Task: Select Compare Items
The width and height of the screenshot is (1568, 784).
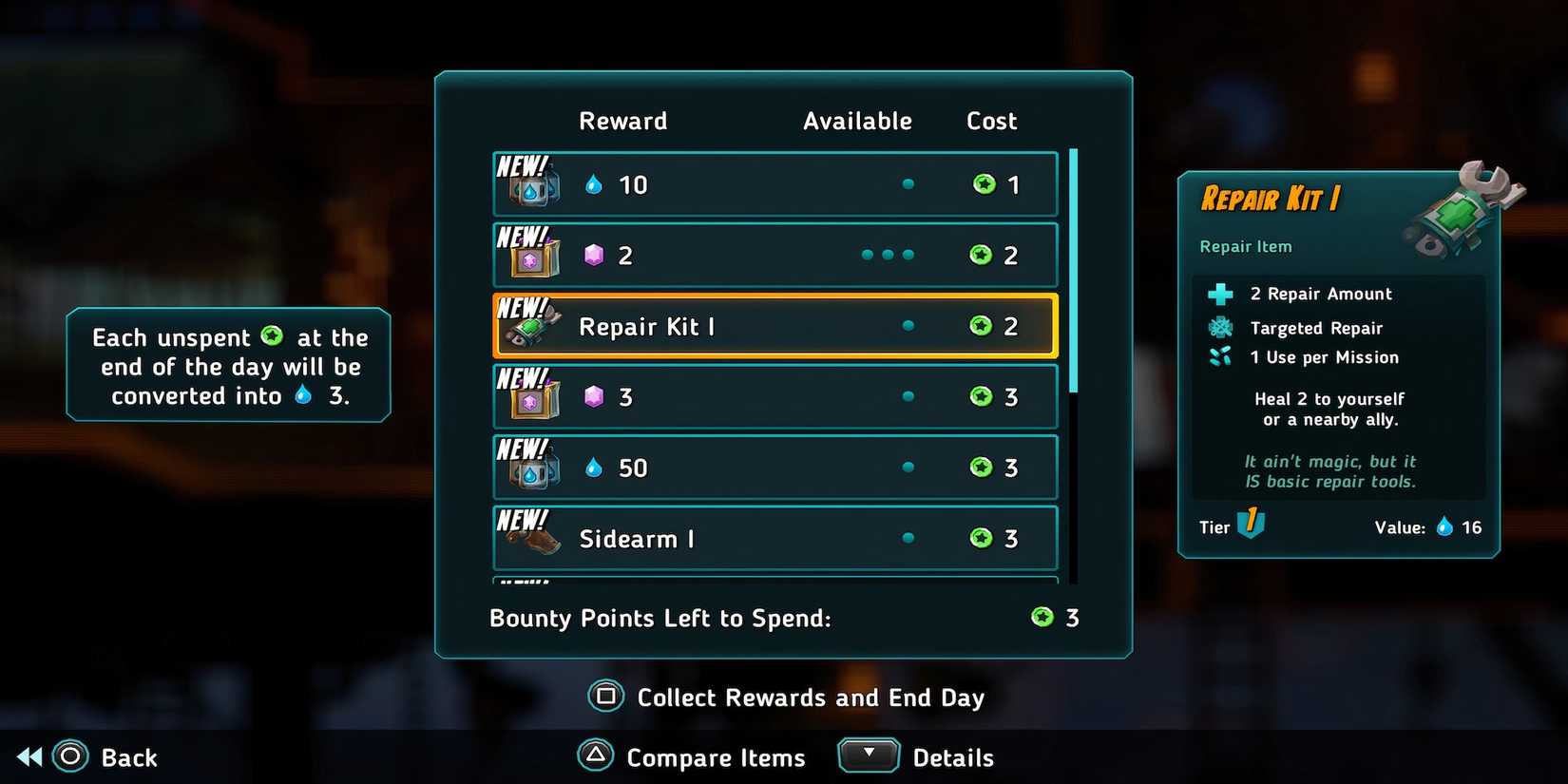Action: pyautogui.click(x=716, y=757)
